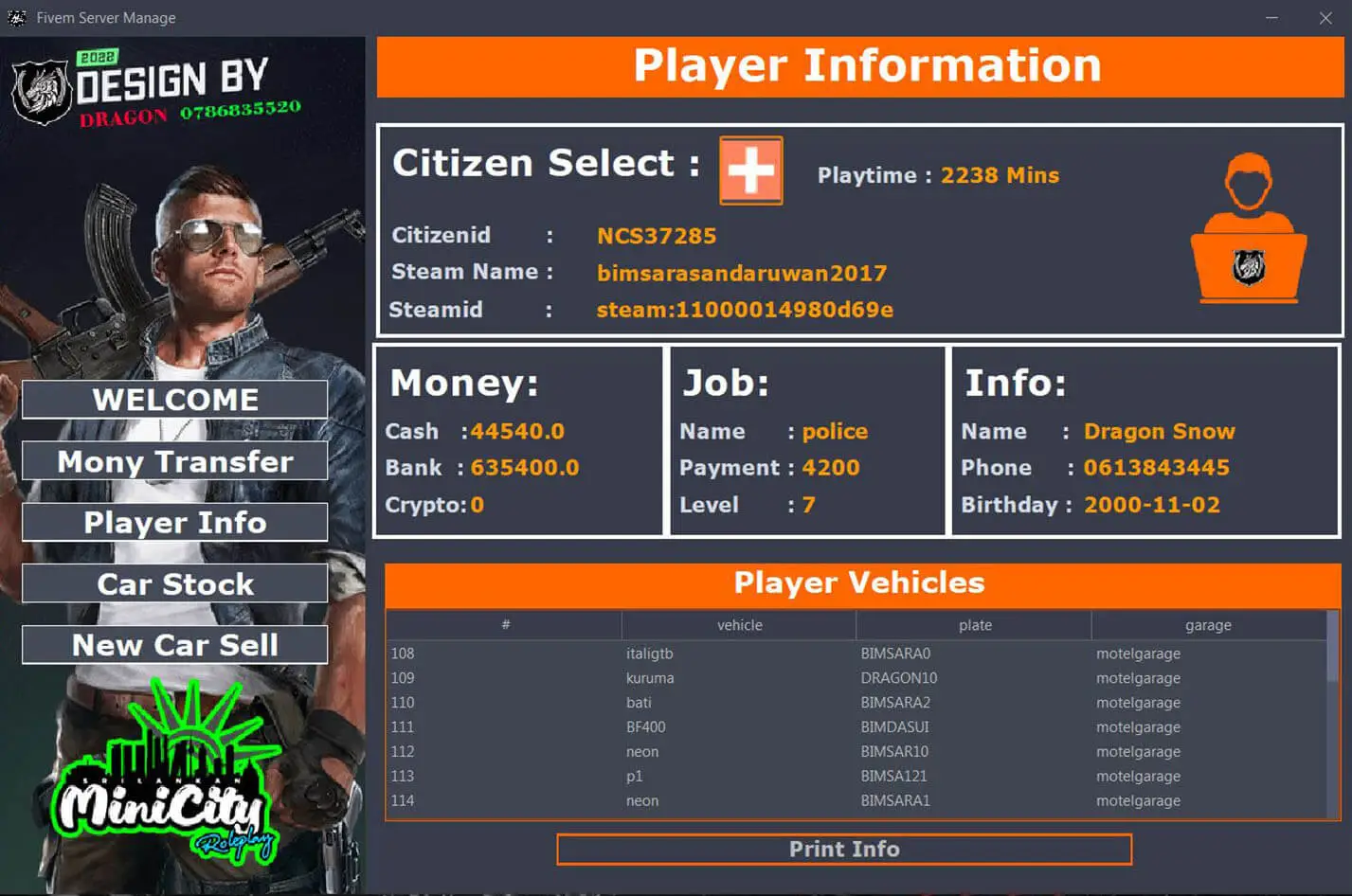Screen dimensions: 1352x896
Task: Click the vehicle column header
Action: (739, 625)
